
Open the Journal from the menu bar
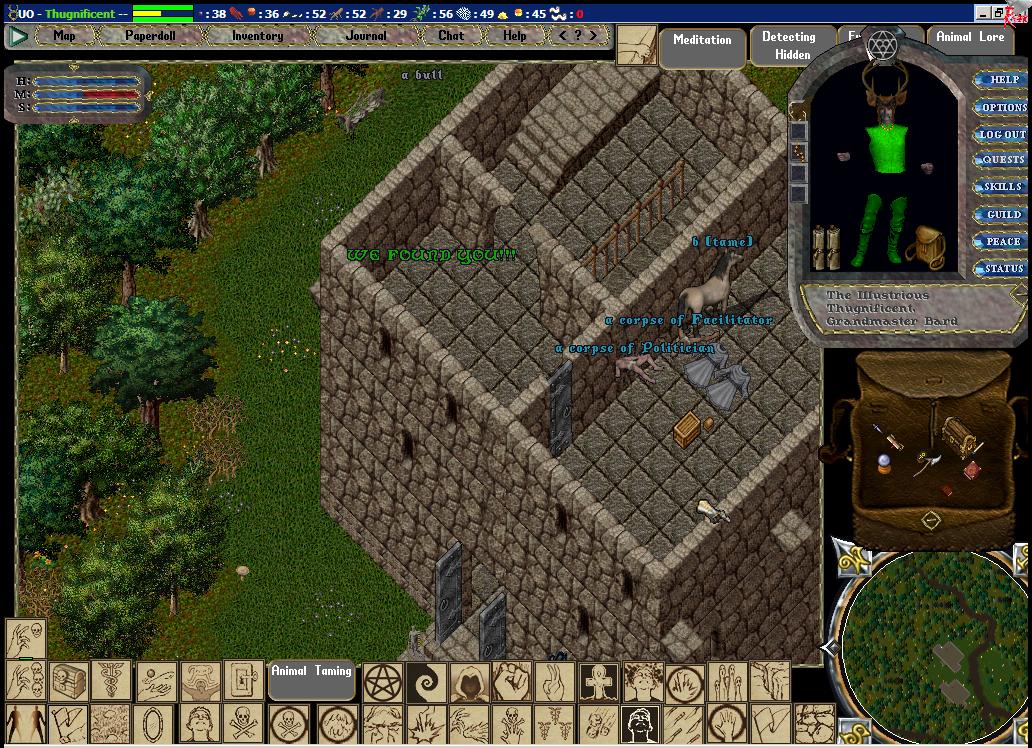tap(366, 36)
